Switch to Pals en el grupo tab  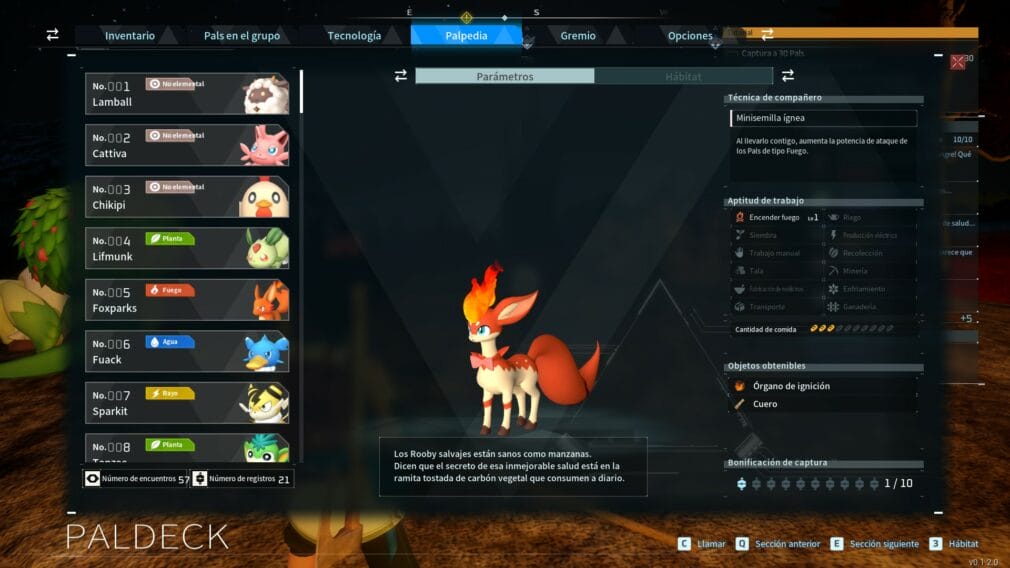click(x=242, y=36)
